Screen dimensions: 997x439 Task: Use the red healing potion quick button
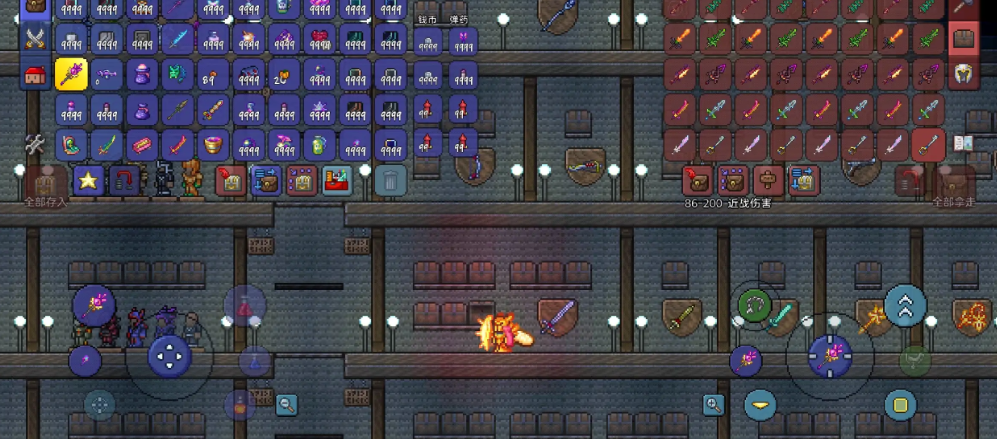pos(244,305)
